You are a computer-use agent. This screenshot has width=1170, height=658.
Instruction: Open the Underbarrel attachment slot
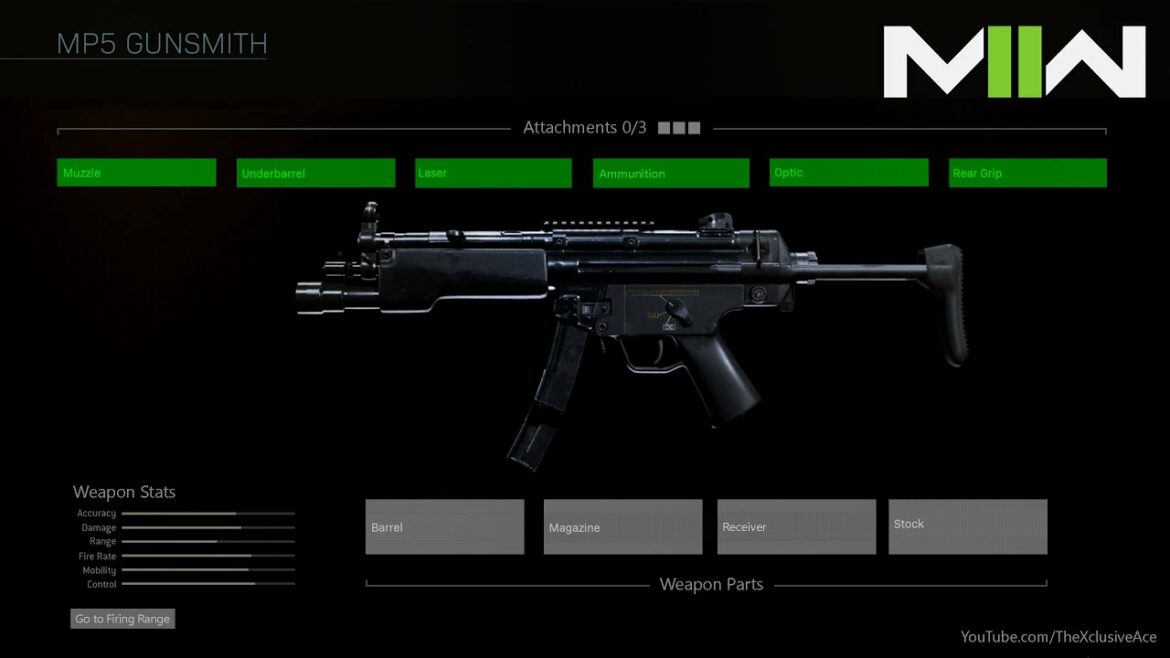click(315, 173)
